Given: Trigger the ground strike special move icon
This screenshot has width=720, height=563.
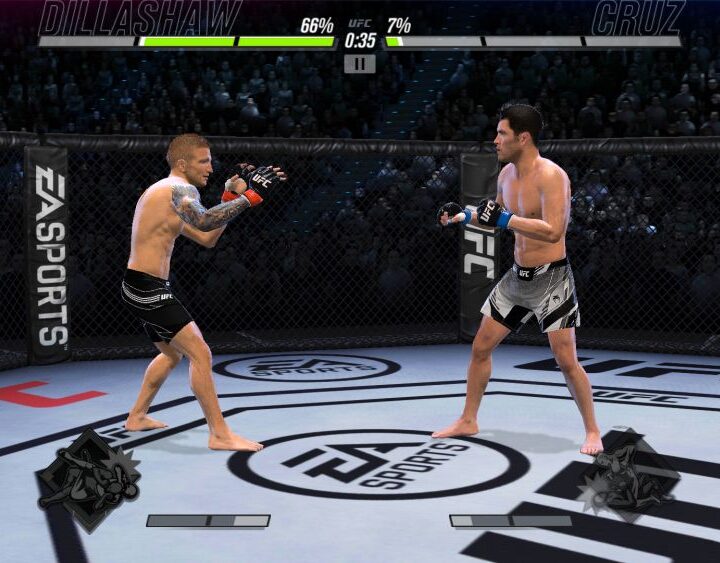Looking at the screenshot, I should (x=629, y=478).
